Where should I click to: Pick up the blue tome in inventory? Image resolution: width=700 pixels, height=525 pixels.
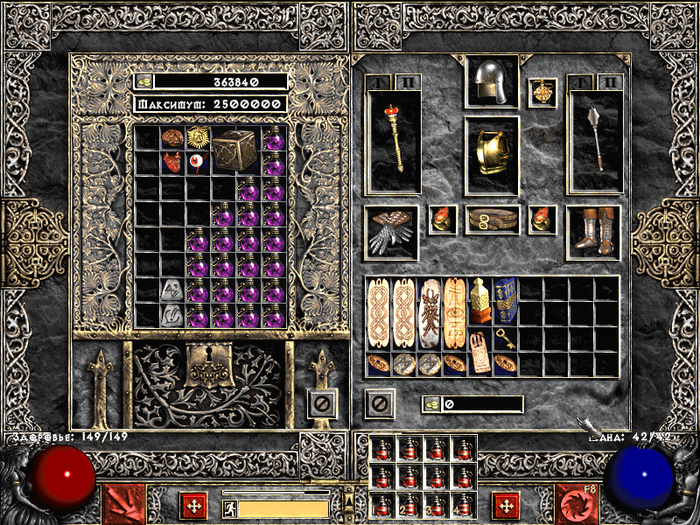506,300
